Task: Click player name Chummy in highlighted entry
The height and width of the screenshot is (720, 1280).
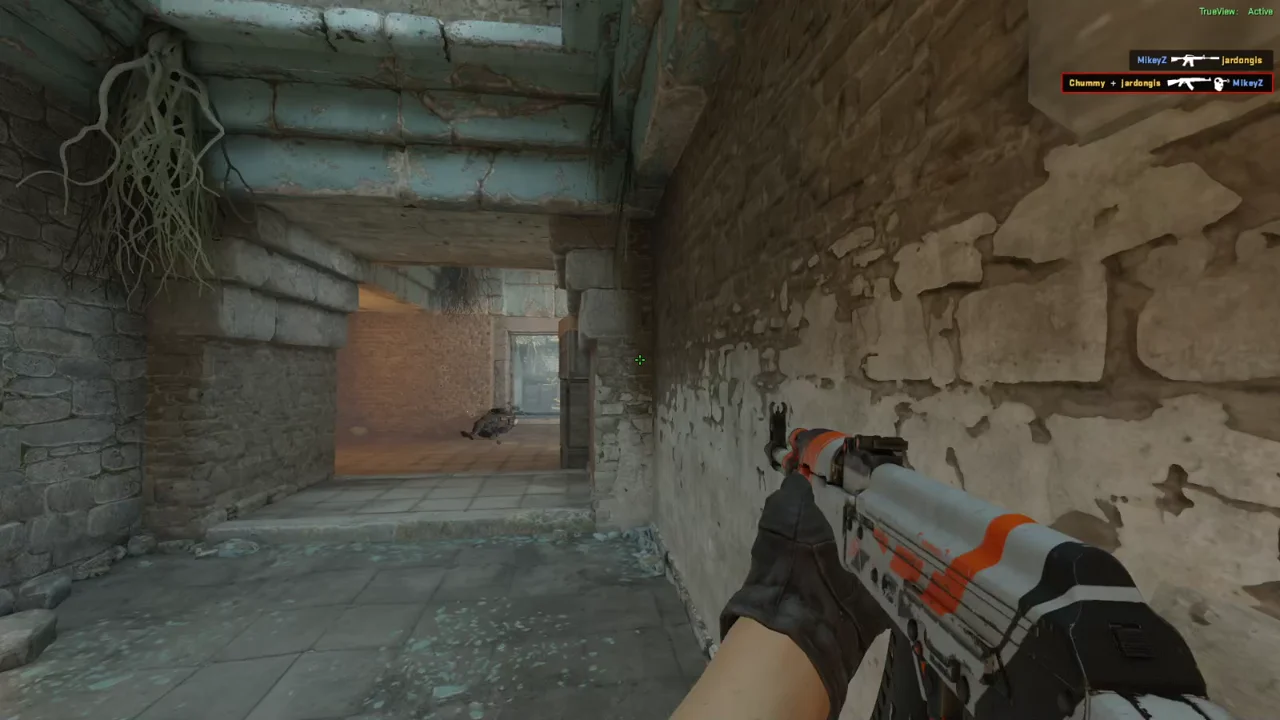Action: 1086,83
